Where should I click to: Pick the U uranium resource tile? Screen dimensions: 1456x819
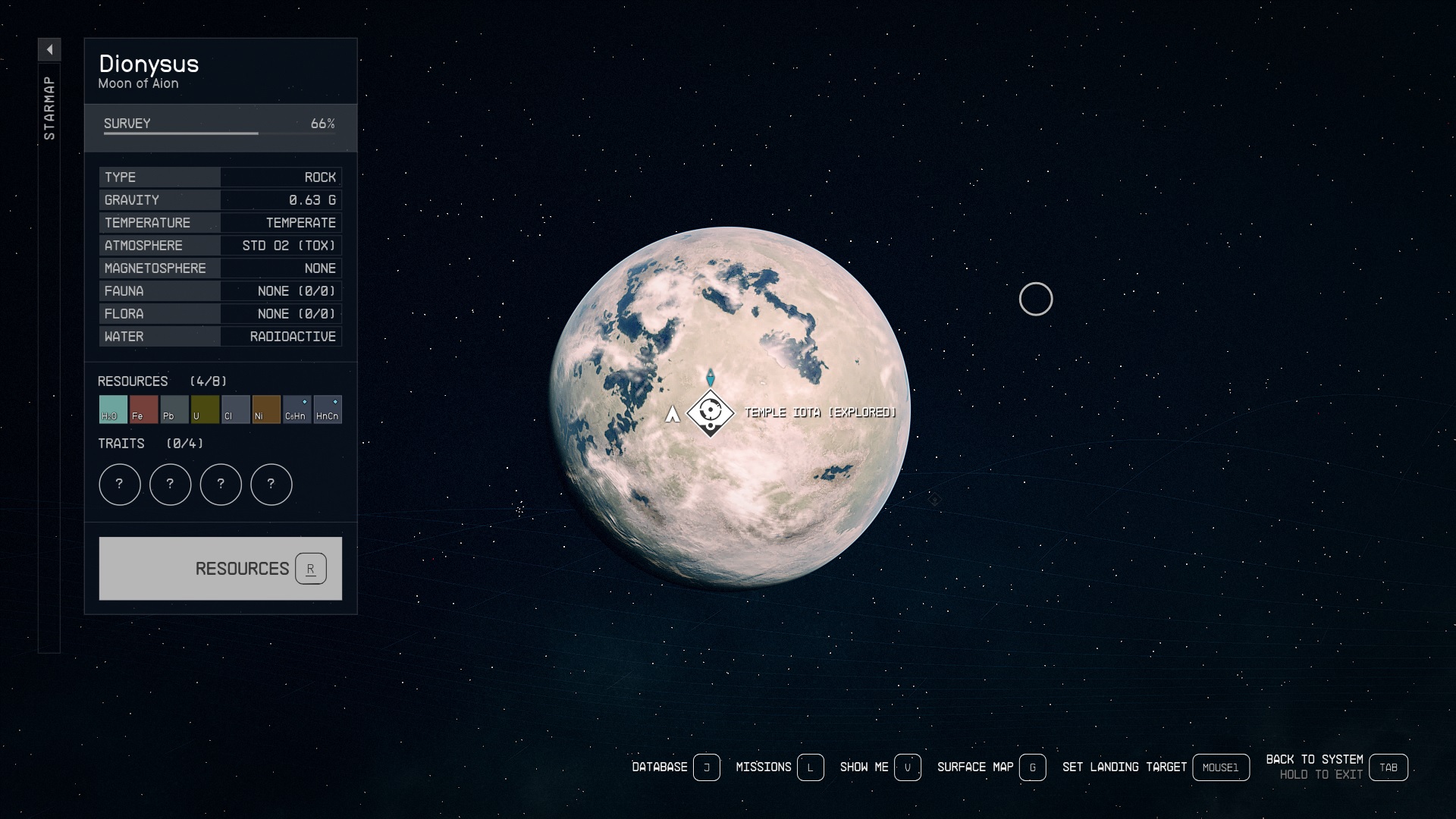(205, 409)
